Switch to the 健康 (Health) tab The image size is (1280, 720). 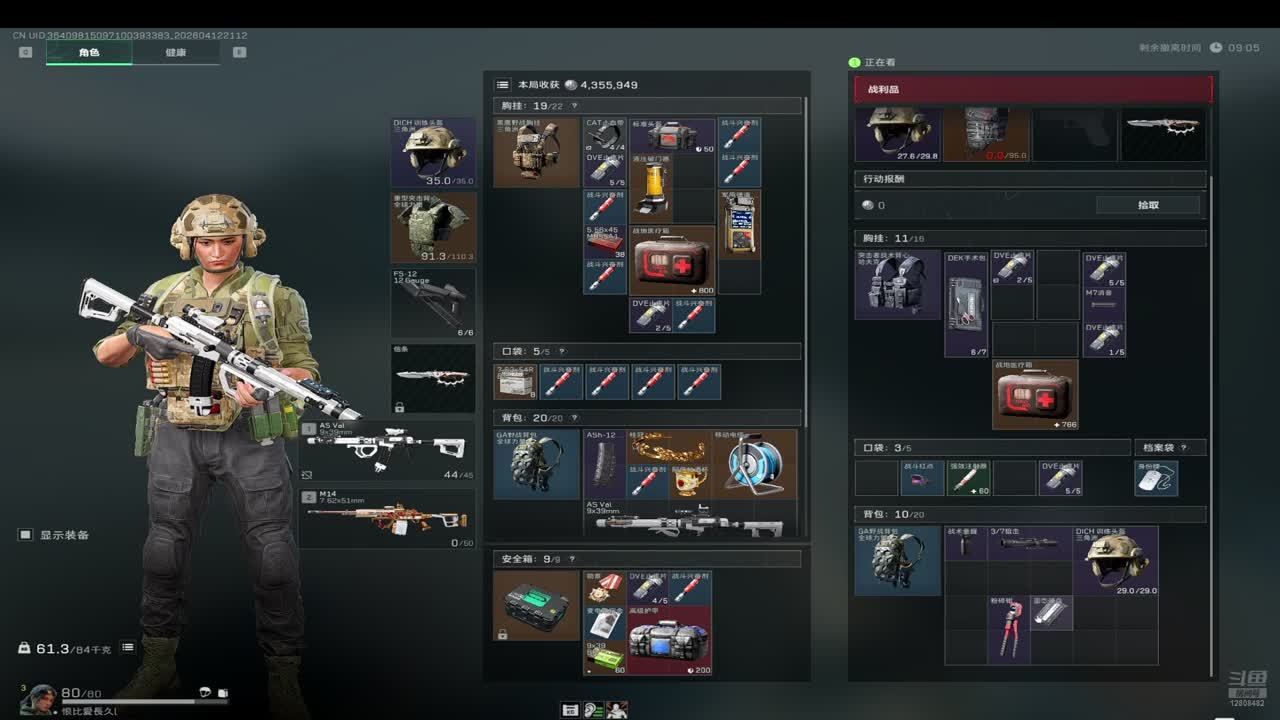(x=175, y=52)
